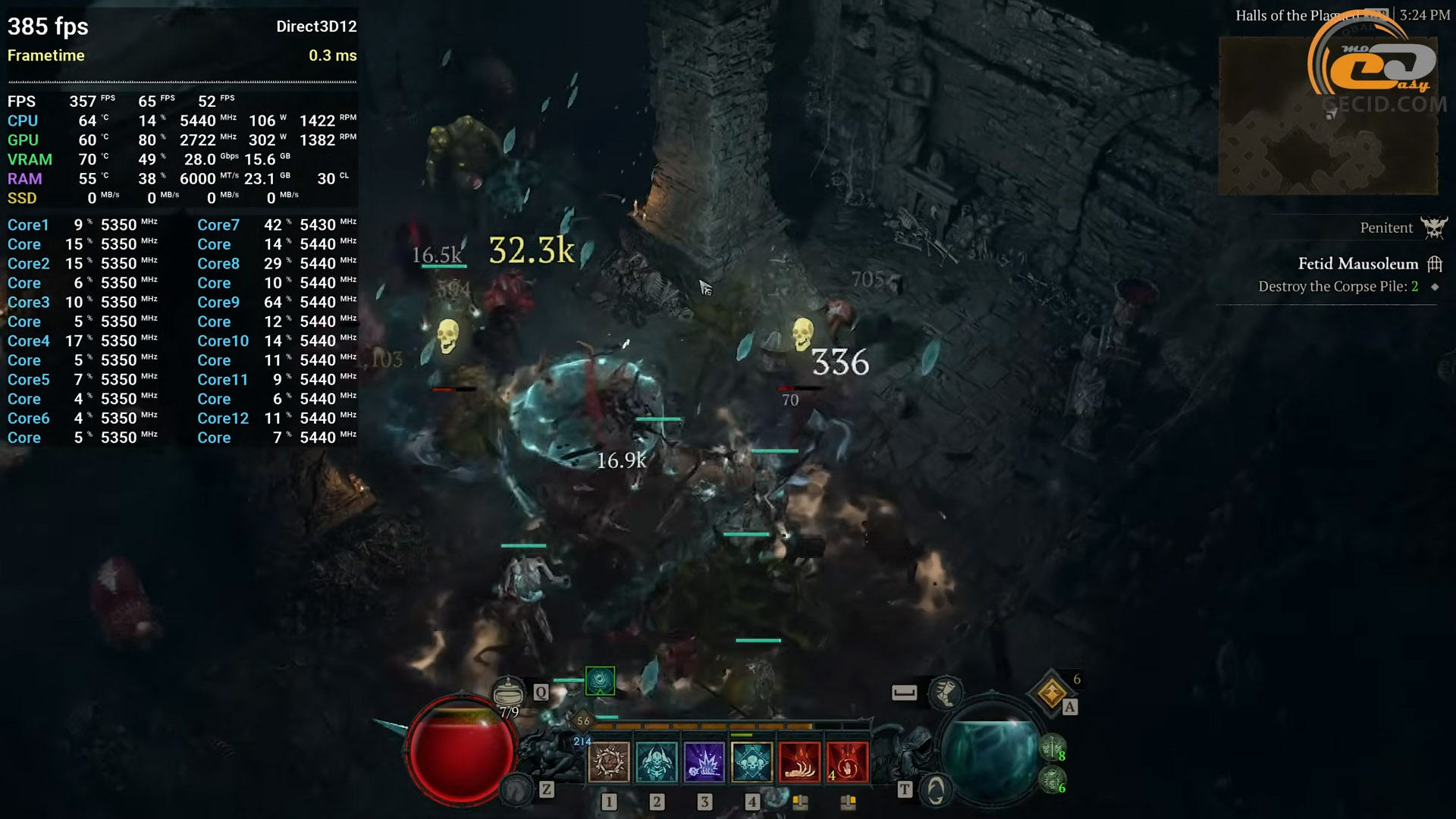1456x819 pixels.
Task: Use the three skulls skill
Action: click(752, 761)
